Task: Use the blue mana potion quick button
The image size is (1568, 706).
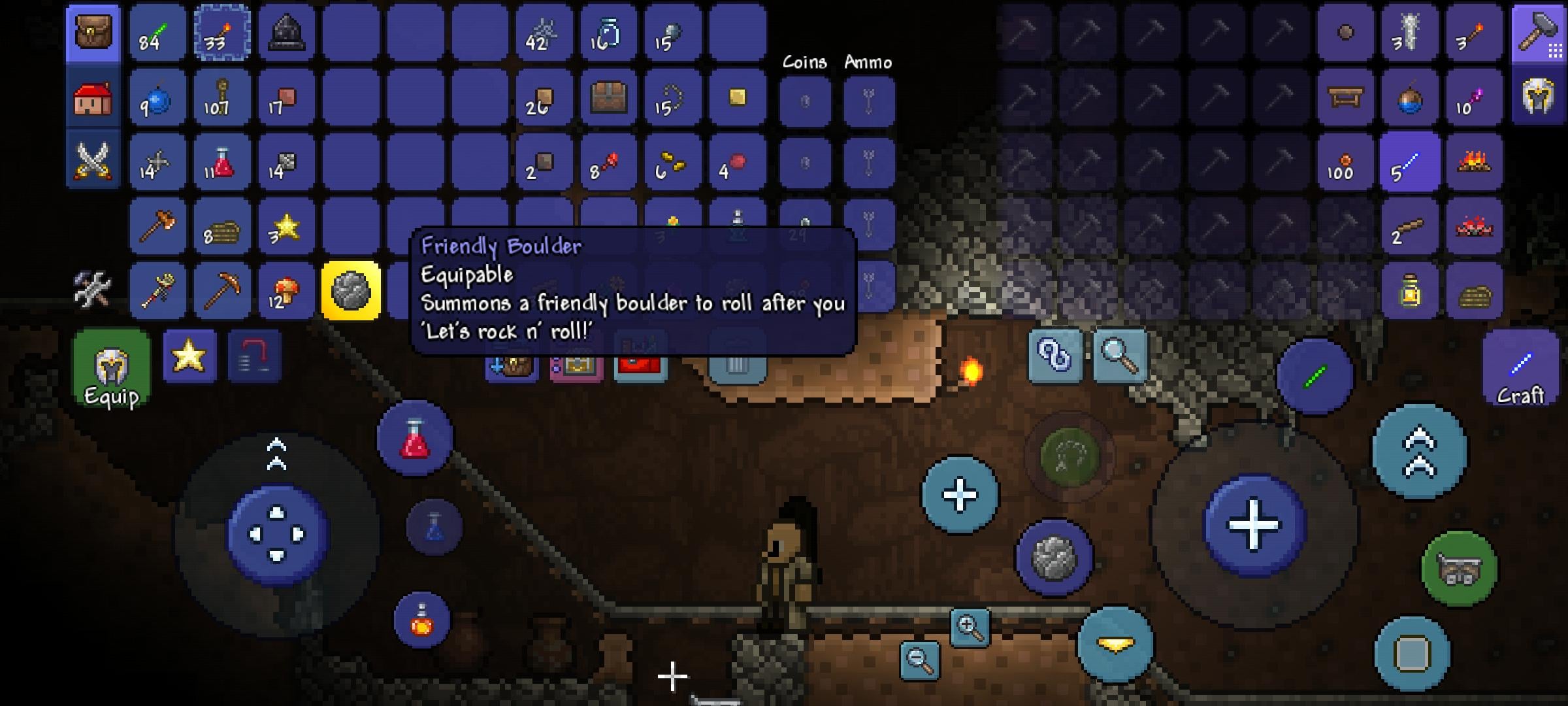Action: click(434, 527)
